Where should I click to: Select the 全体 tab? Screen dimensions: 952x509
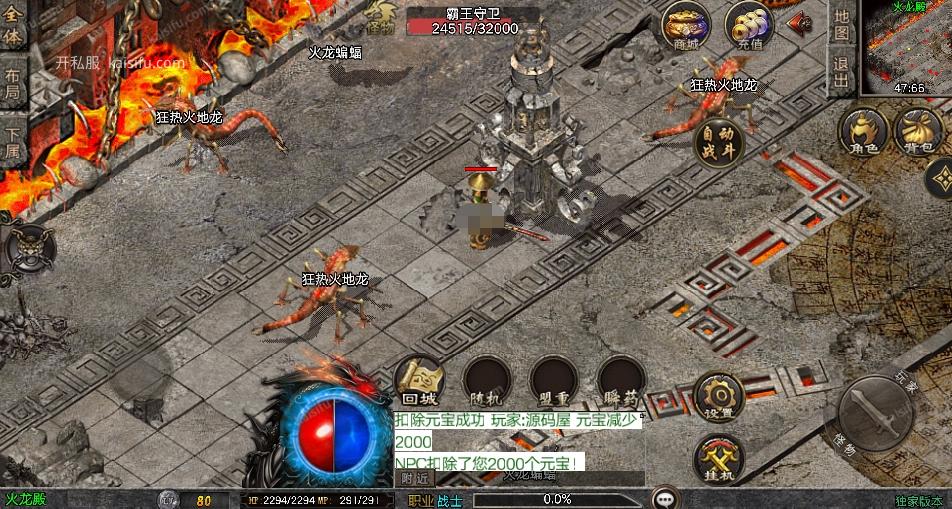tap(12, 28)
